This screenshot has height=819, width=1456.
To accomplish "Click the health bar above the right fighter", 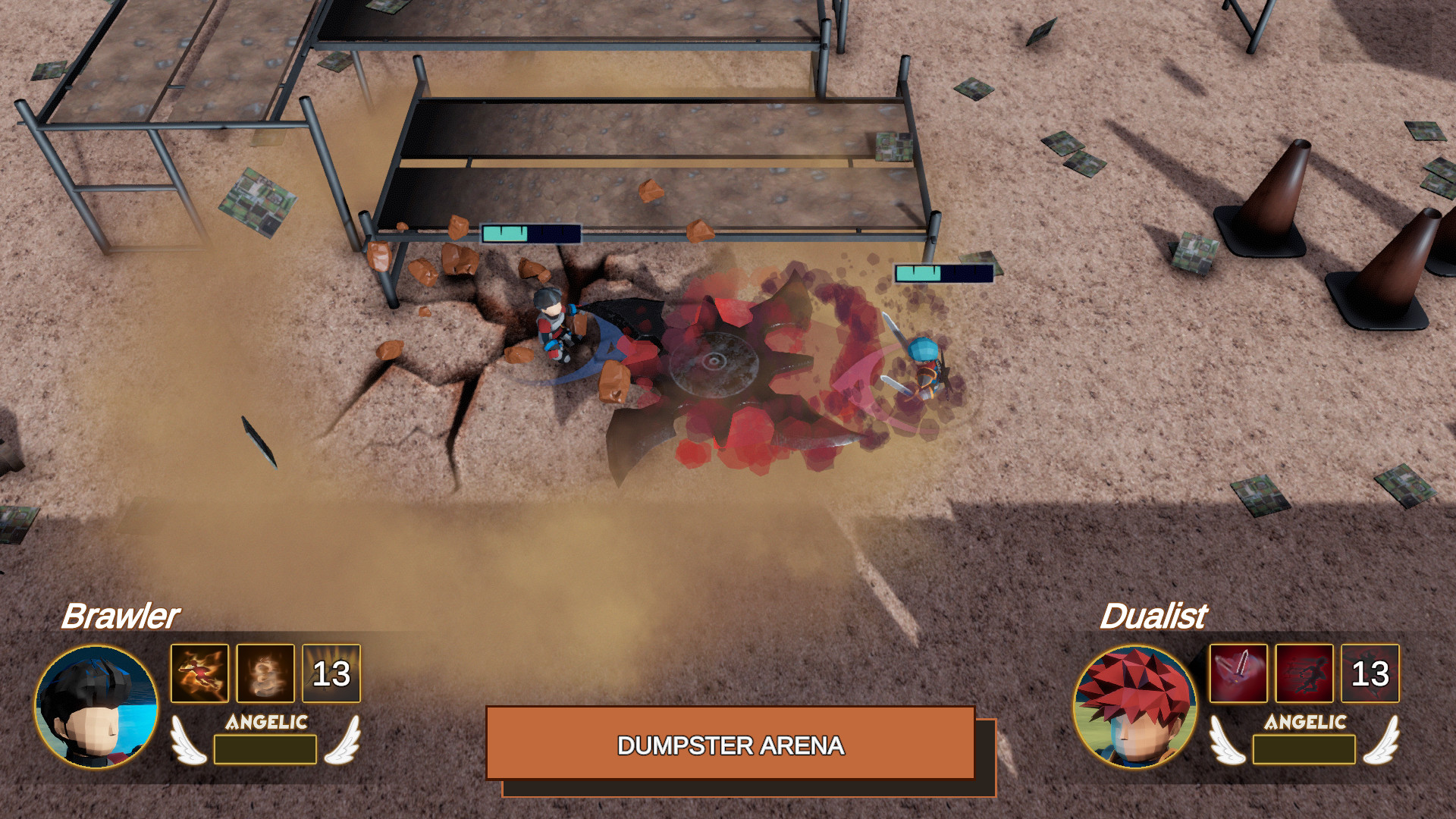I will point(943,271).
